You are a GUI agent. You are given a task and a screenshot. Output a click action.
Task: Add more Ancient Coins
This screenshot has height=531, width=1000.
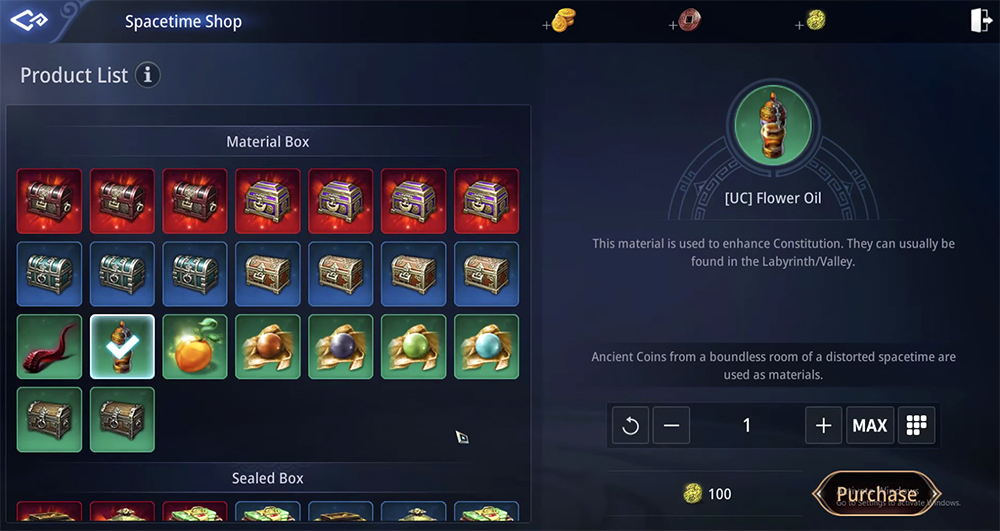pyautogui.click(x=811, y=21)
